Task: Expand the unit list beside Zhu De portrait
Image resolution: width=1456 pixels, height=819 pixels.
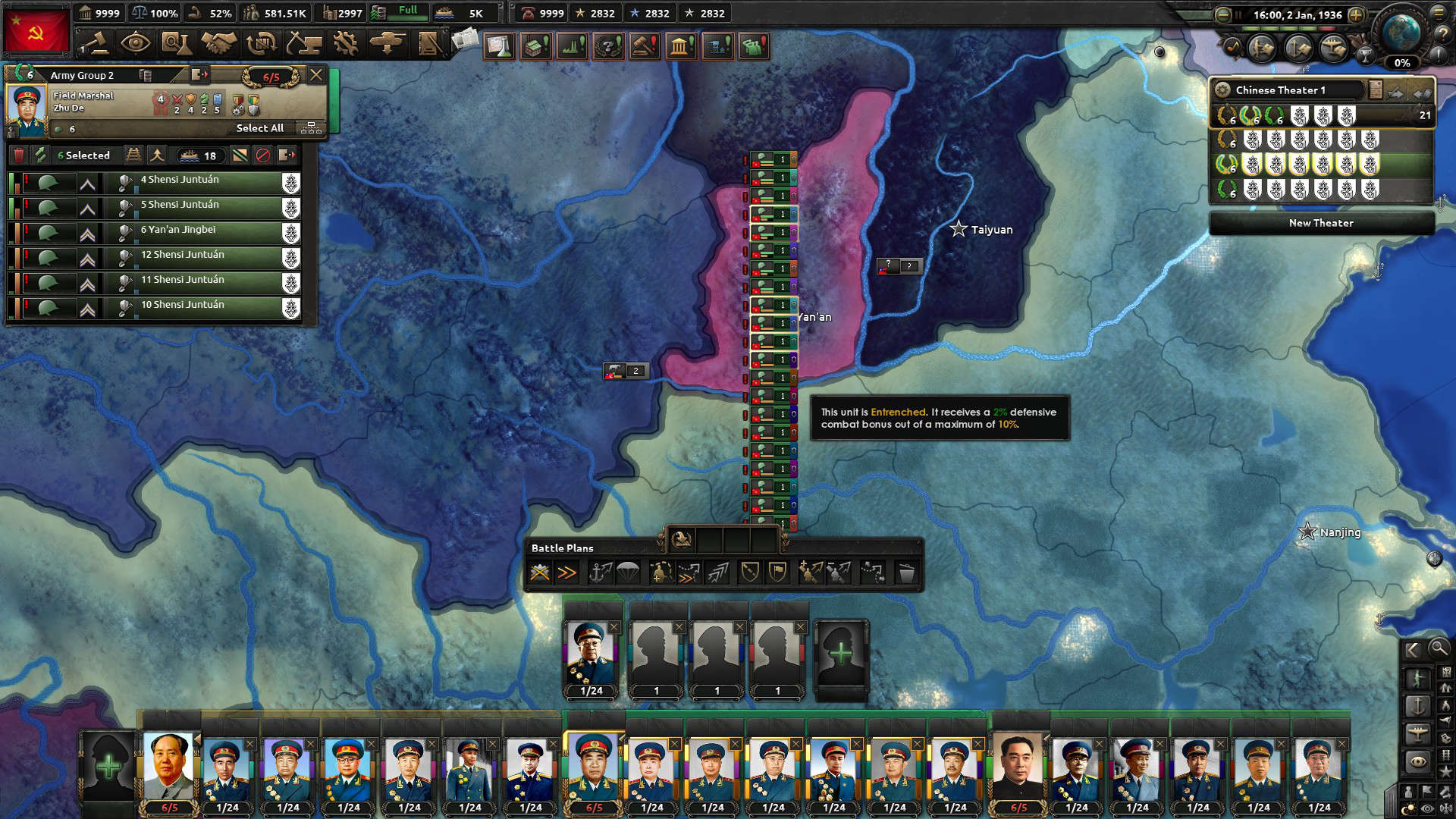Action: point(310,128)
